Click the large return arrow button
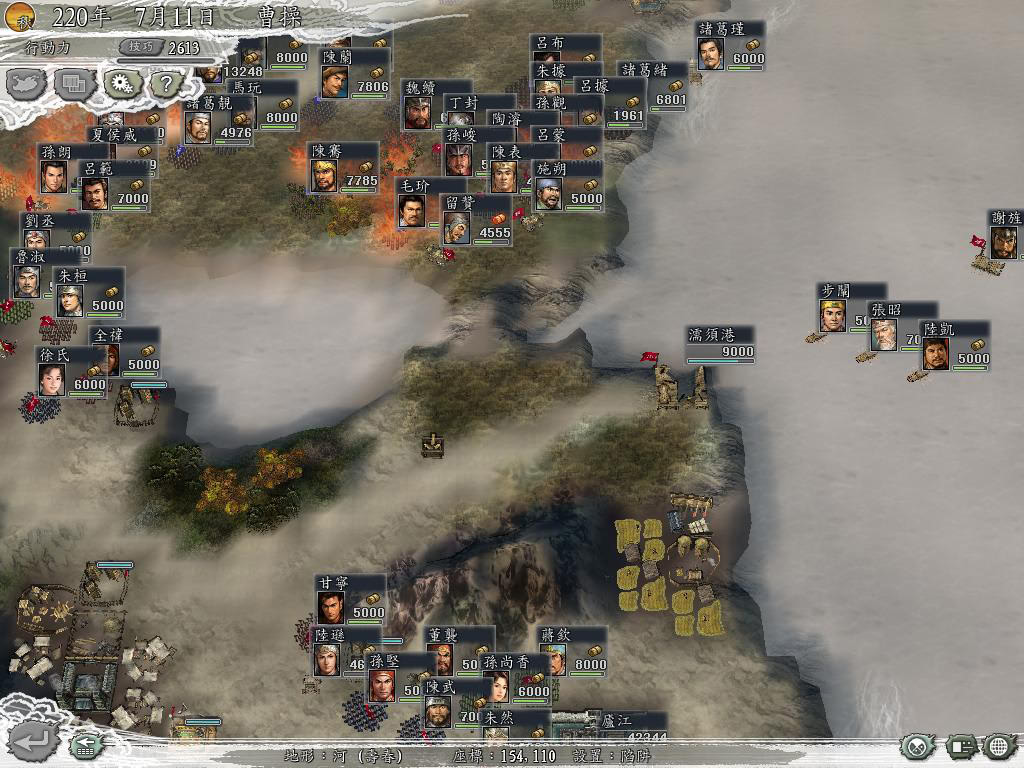 (31, 741)
